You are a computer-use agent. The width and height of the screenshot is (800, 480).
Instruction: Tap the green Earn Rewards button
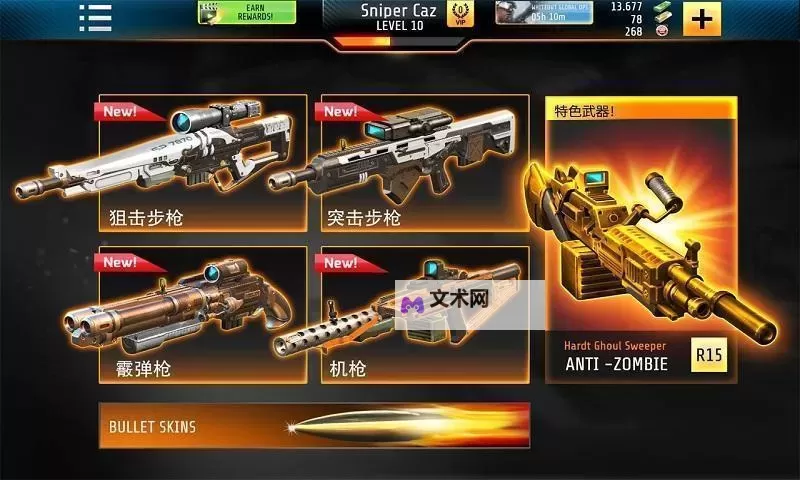click(247, 13)
